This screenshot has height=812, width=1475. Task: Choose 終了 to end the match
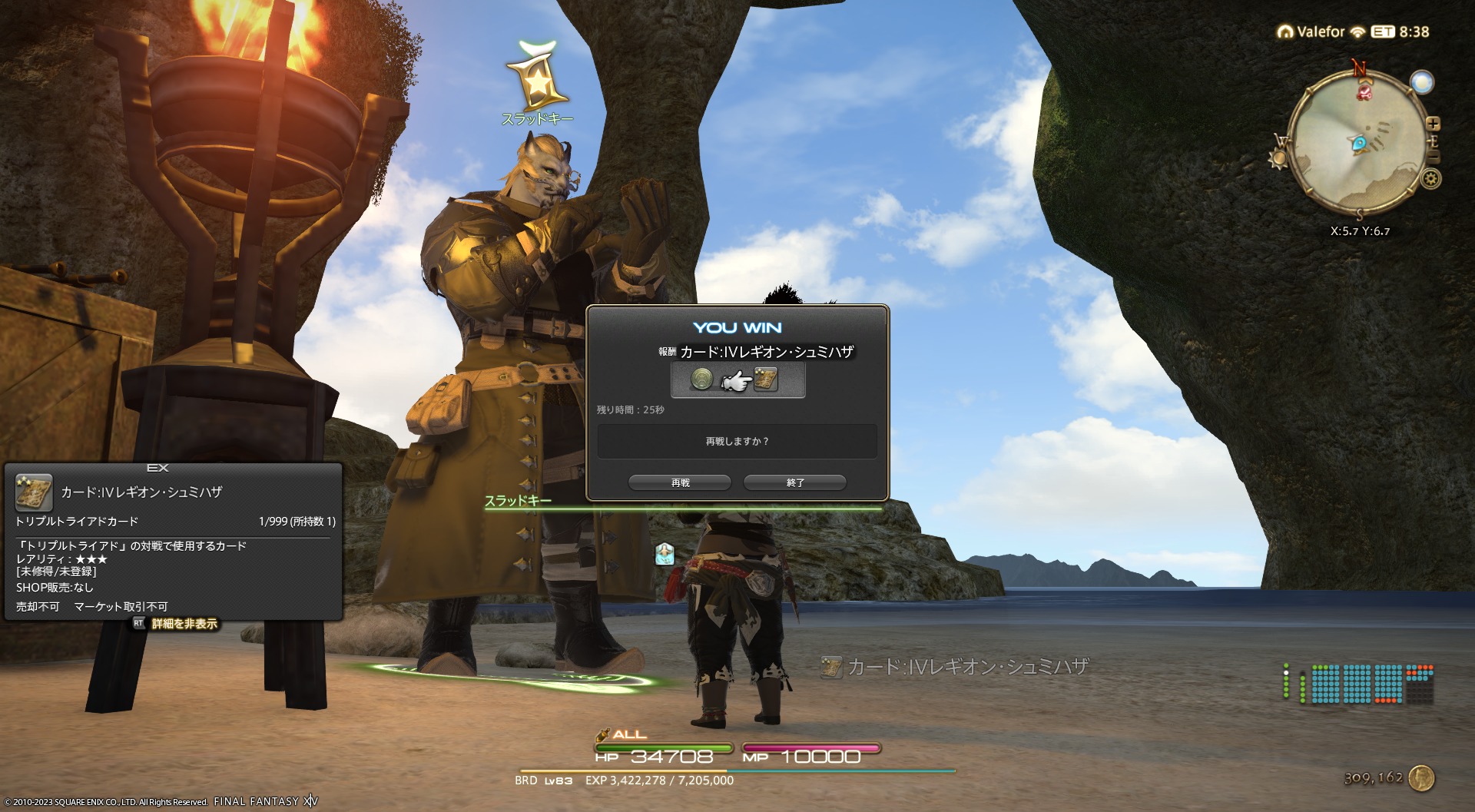coord(795,482)
